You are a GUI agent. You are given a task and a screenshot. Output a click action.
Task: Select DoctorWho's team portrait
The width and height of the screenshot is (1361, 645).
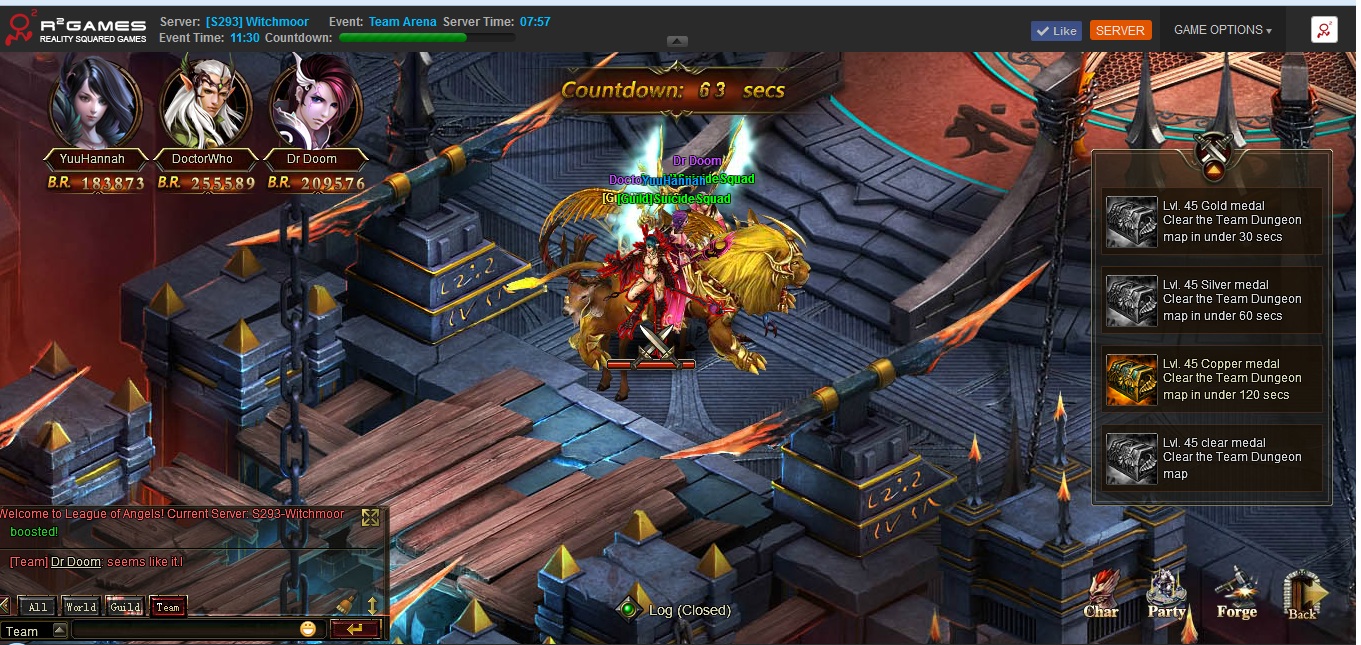click(x=206, y=103)
